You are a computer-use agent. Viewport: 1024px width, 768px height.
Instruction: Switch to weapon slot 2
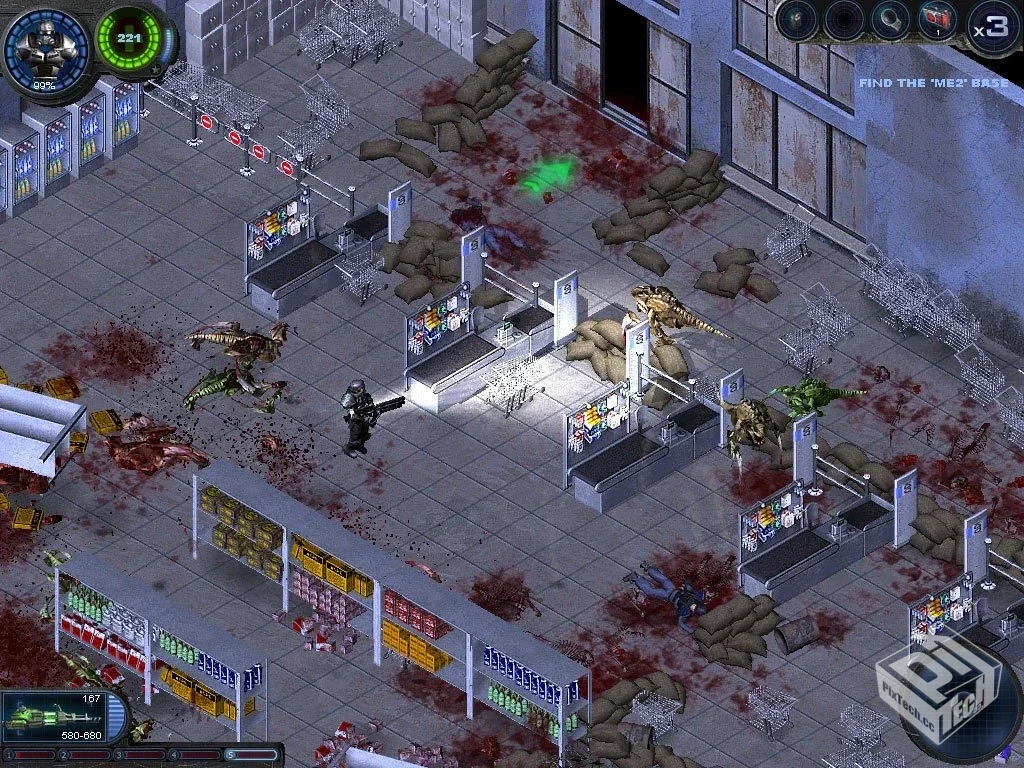(86, 755)
